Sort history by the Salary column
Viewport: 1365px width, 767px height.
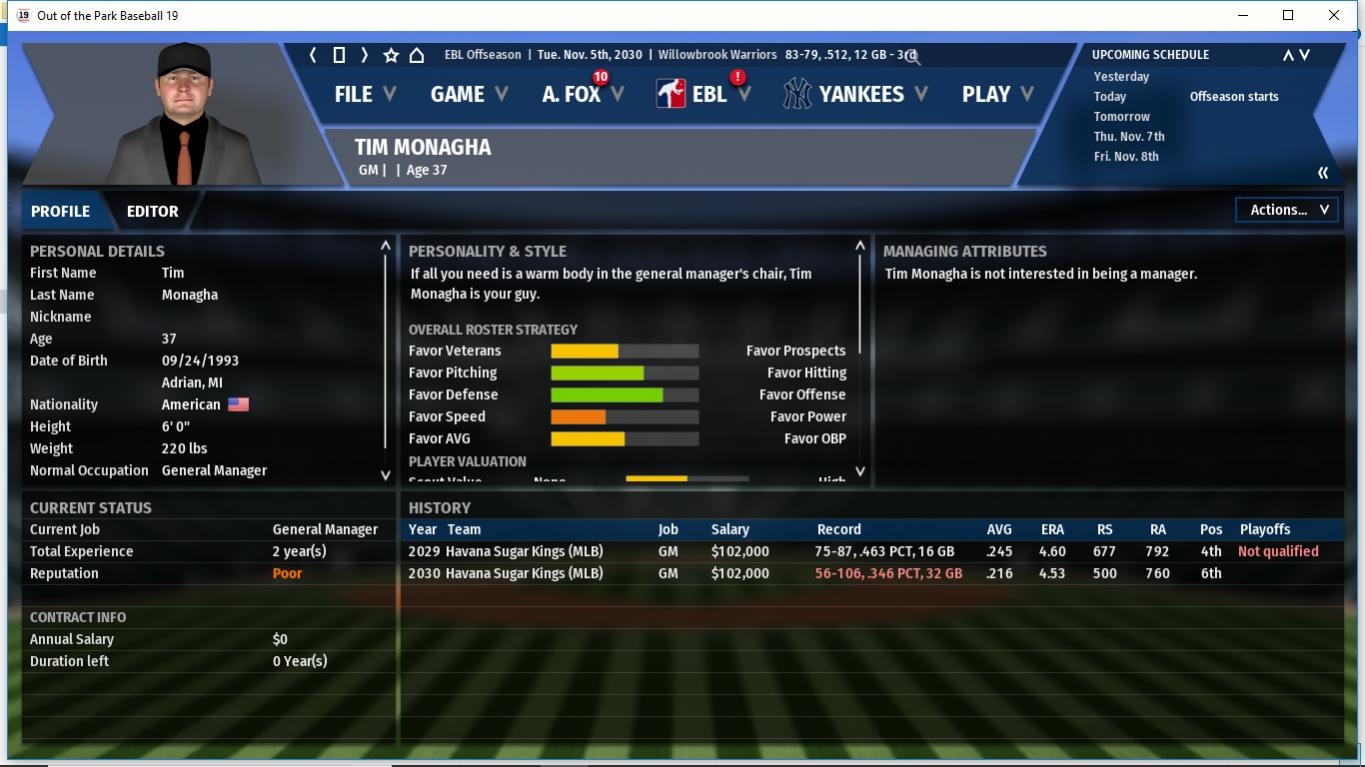pyautogui.click(x=730, y=529)
